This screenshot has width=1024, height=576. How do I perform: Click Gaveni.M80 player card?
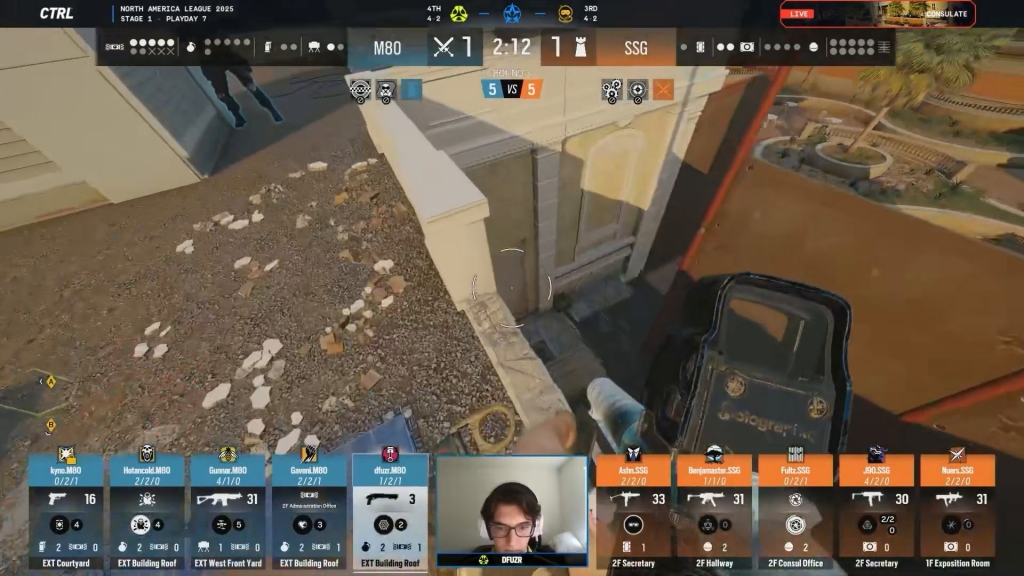click(x=309, y=511)
